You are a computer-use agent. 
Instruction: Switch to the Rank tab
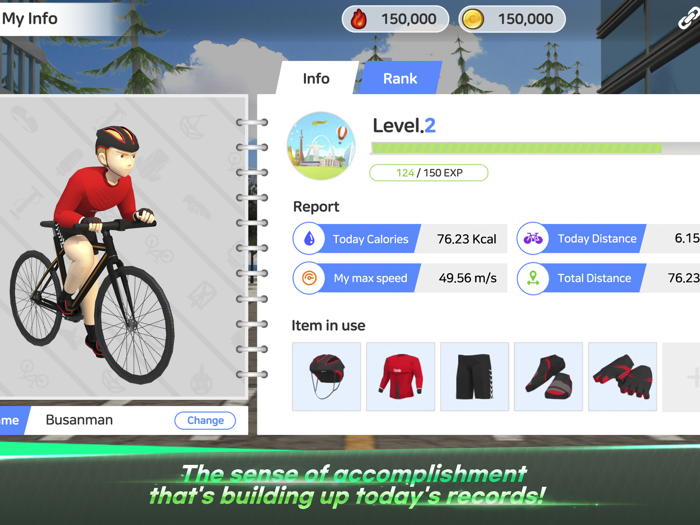pos(400,79)
